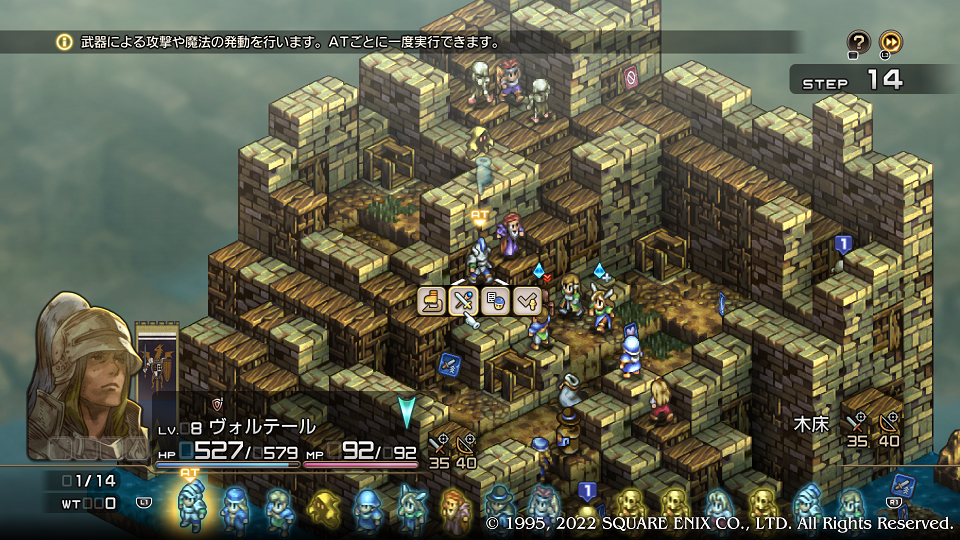Choose the boot Move command
This screenshot has width=960, height=540.
click(x=433, y=300)
